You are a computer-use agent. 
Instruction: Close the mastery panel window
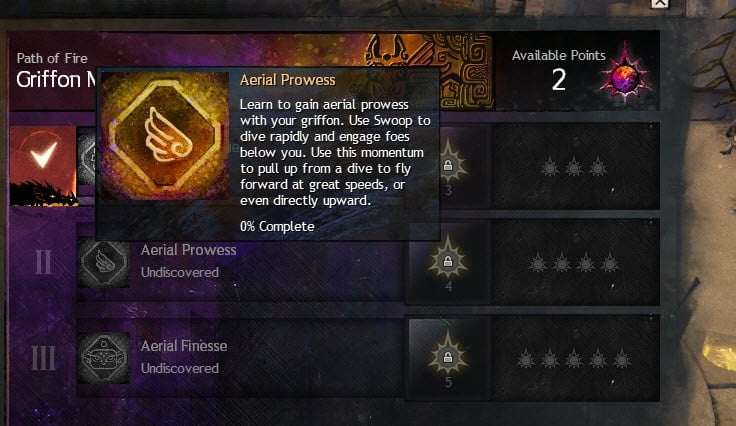(x=659, y=4)
